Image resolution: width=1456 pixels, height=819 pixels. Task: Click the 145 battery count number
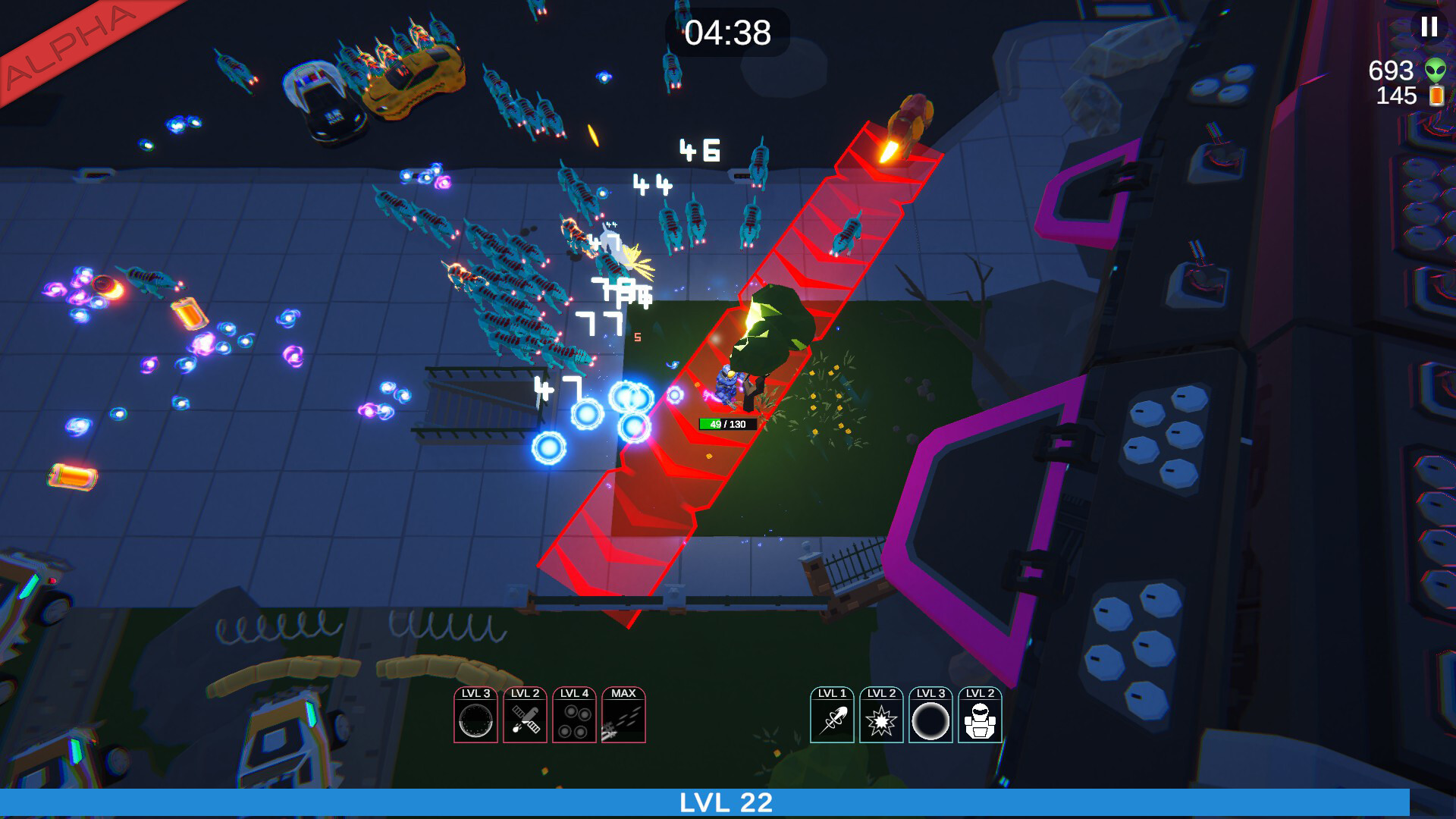1395,97
